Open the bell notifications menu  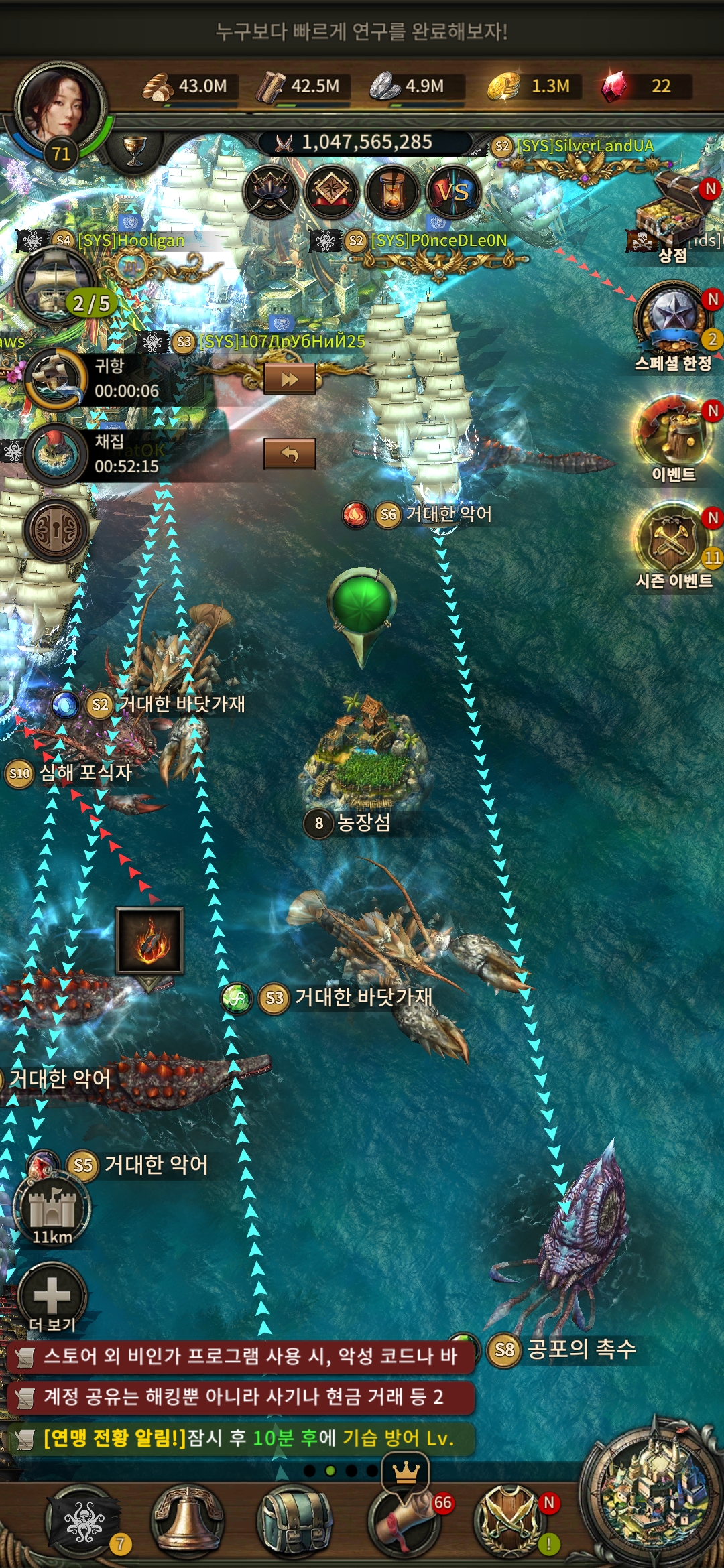click(188, 1520)
